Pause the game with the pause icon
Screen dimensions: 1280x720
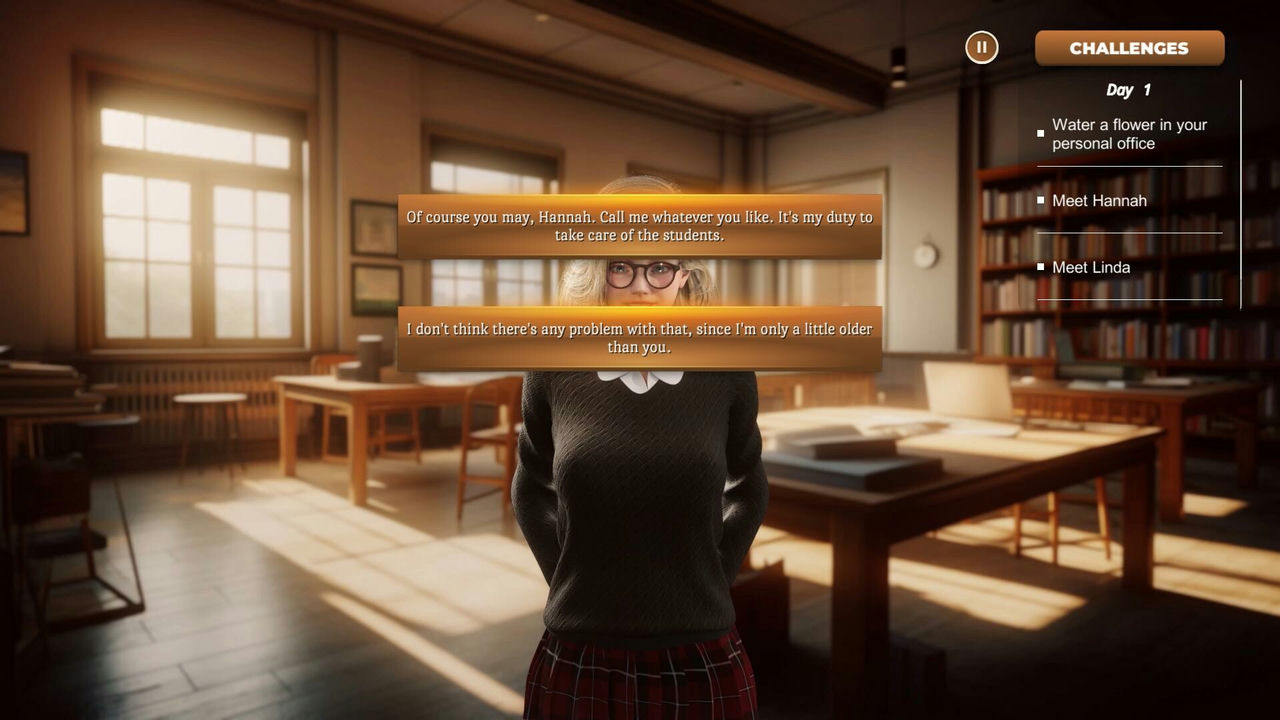(981, 47)
